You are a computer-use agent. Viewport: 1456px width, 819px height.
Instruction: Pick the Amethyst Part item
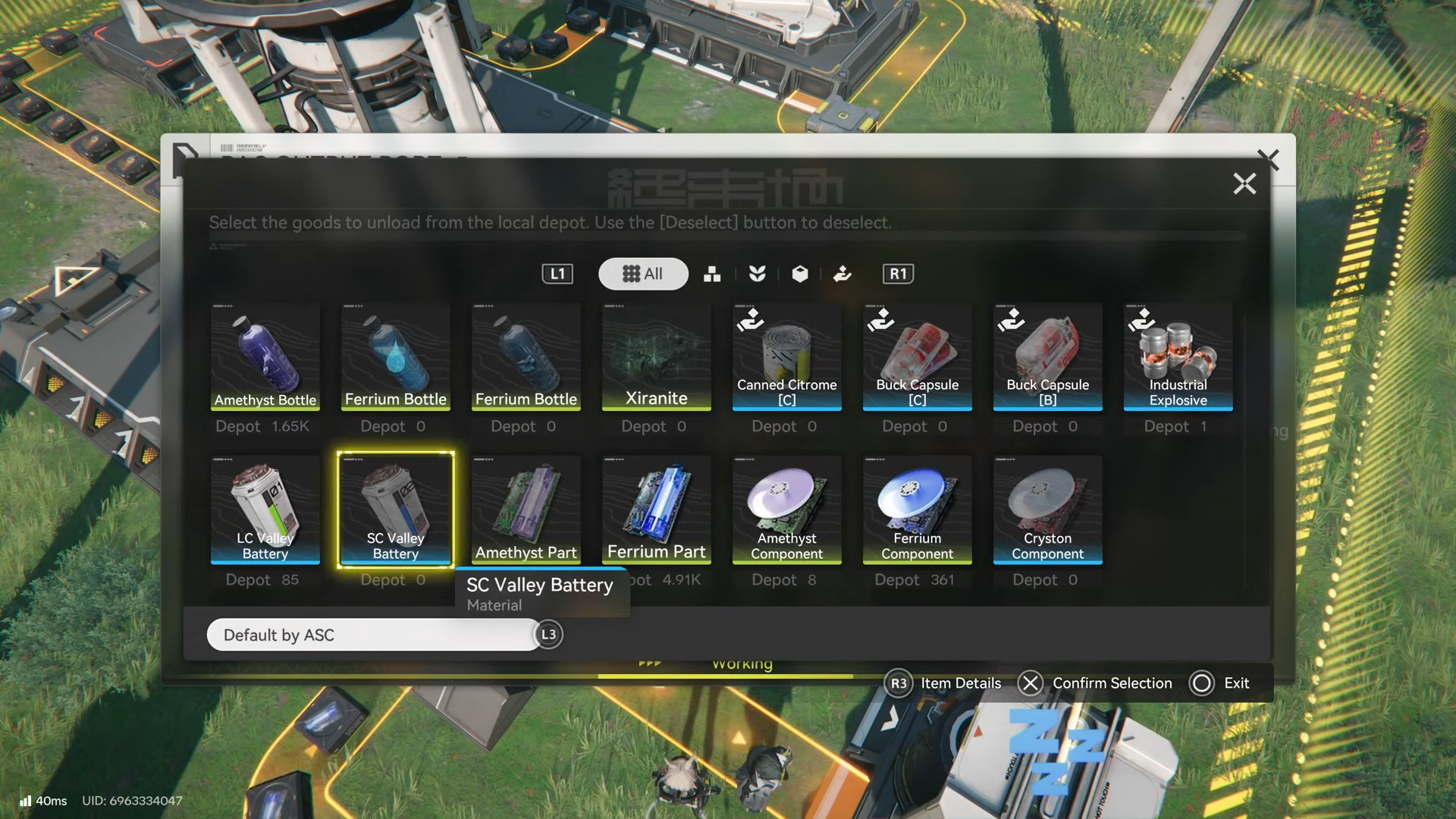526,510
